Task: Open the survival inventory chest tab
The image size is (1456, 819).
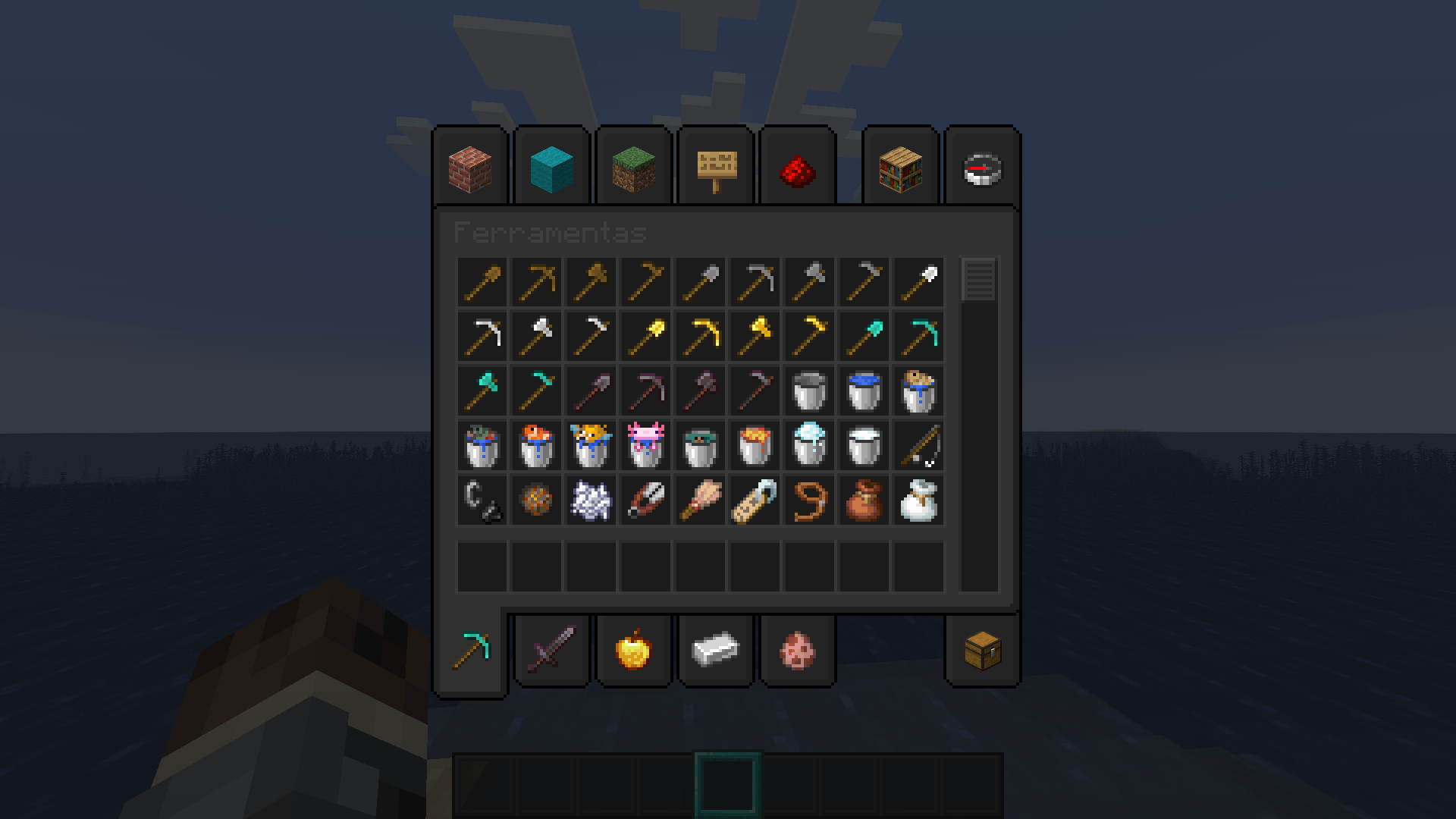Action: (984, 650)
